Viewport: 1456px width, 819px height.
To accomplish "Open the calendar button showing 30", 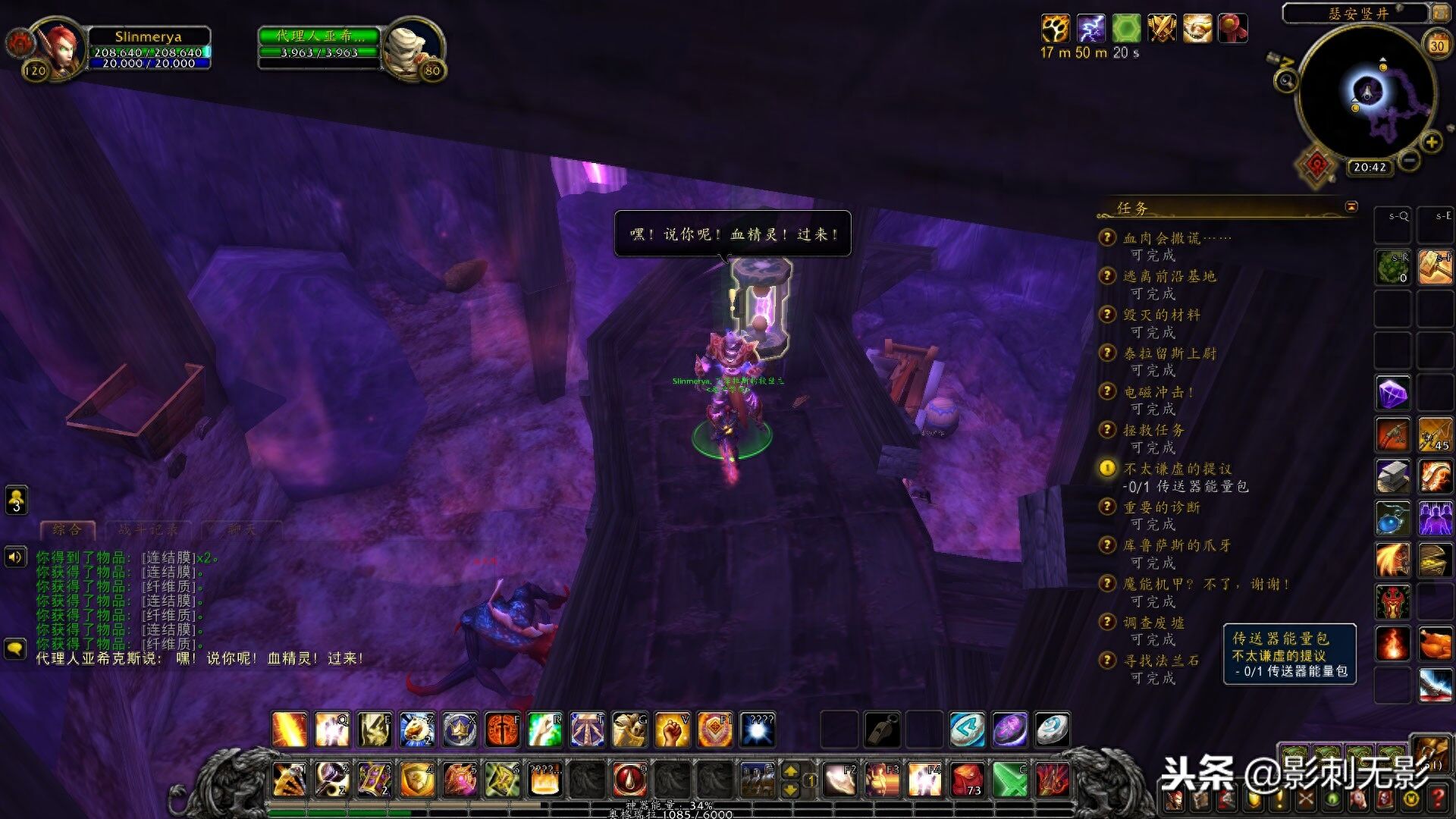I will 1437,45.
